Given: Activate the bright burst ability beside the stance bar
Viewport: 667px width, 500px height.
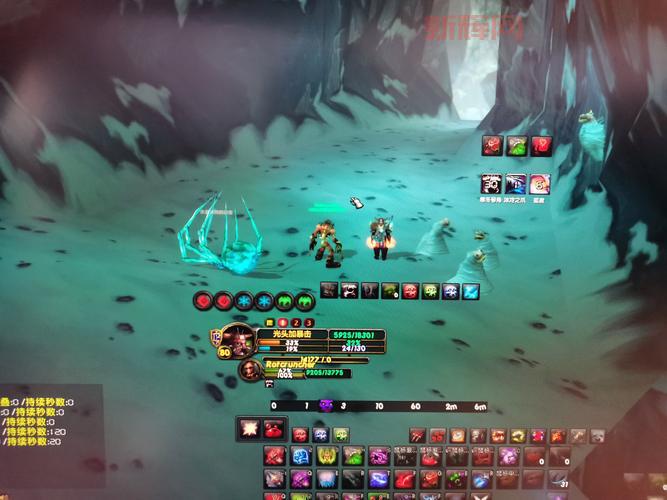Looking at the screenshot, I should coord(249,429).
